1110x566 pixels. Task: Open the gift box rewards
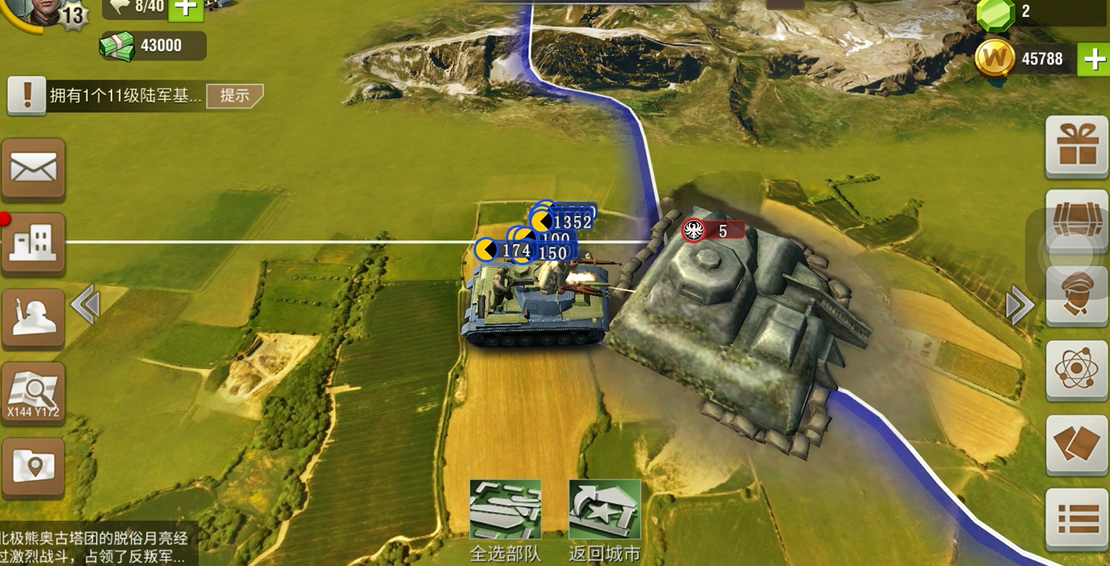[x=1077, y=146]
